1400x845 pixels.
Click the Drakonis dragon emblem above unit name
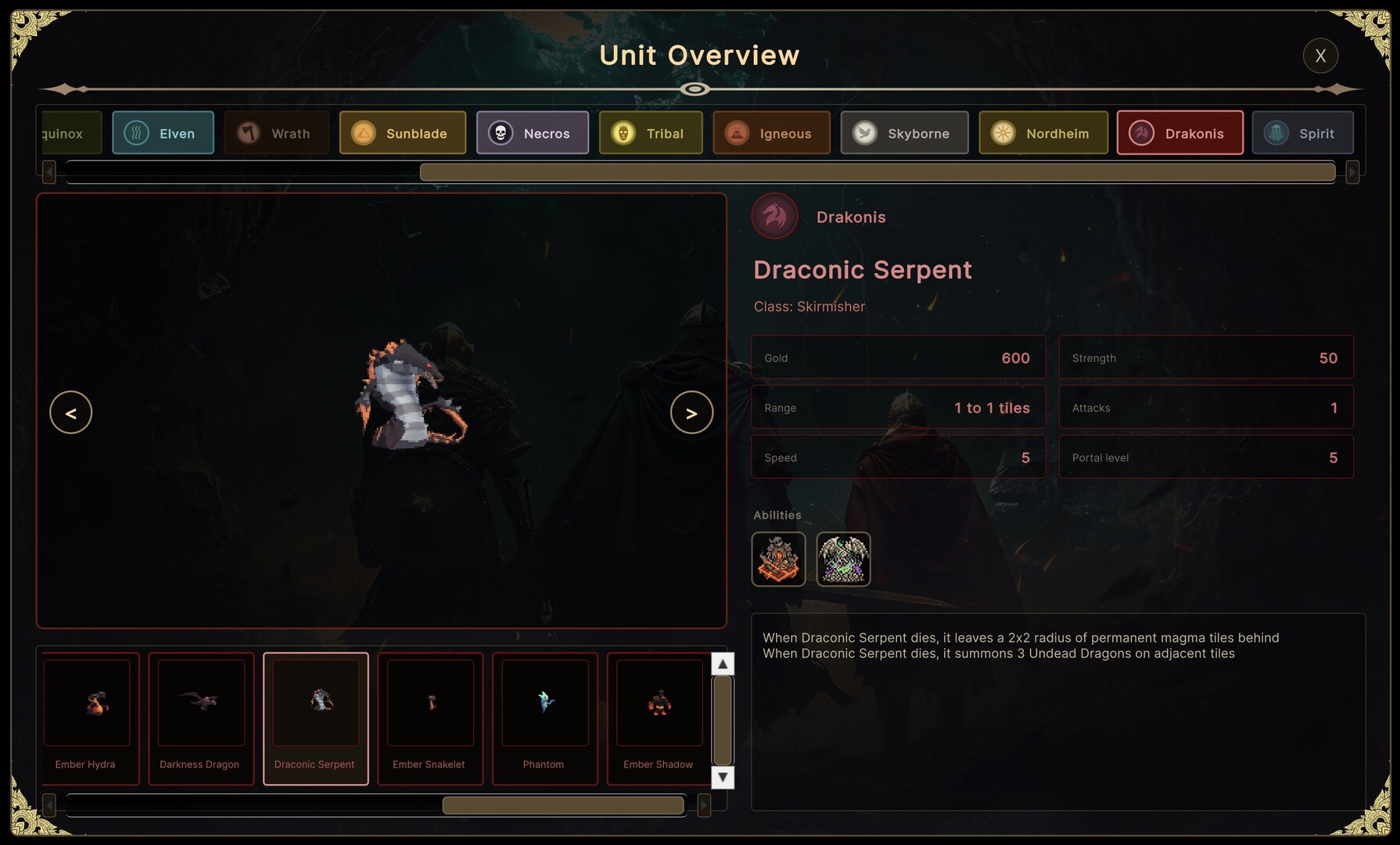[774, 216]
